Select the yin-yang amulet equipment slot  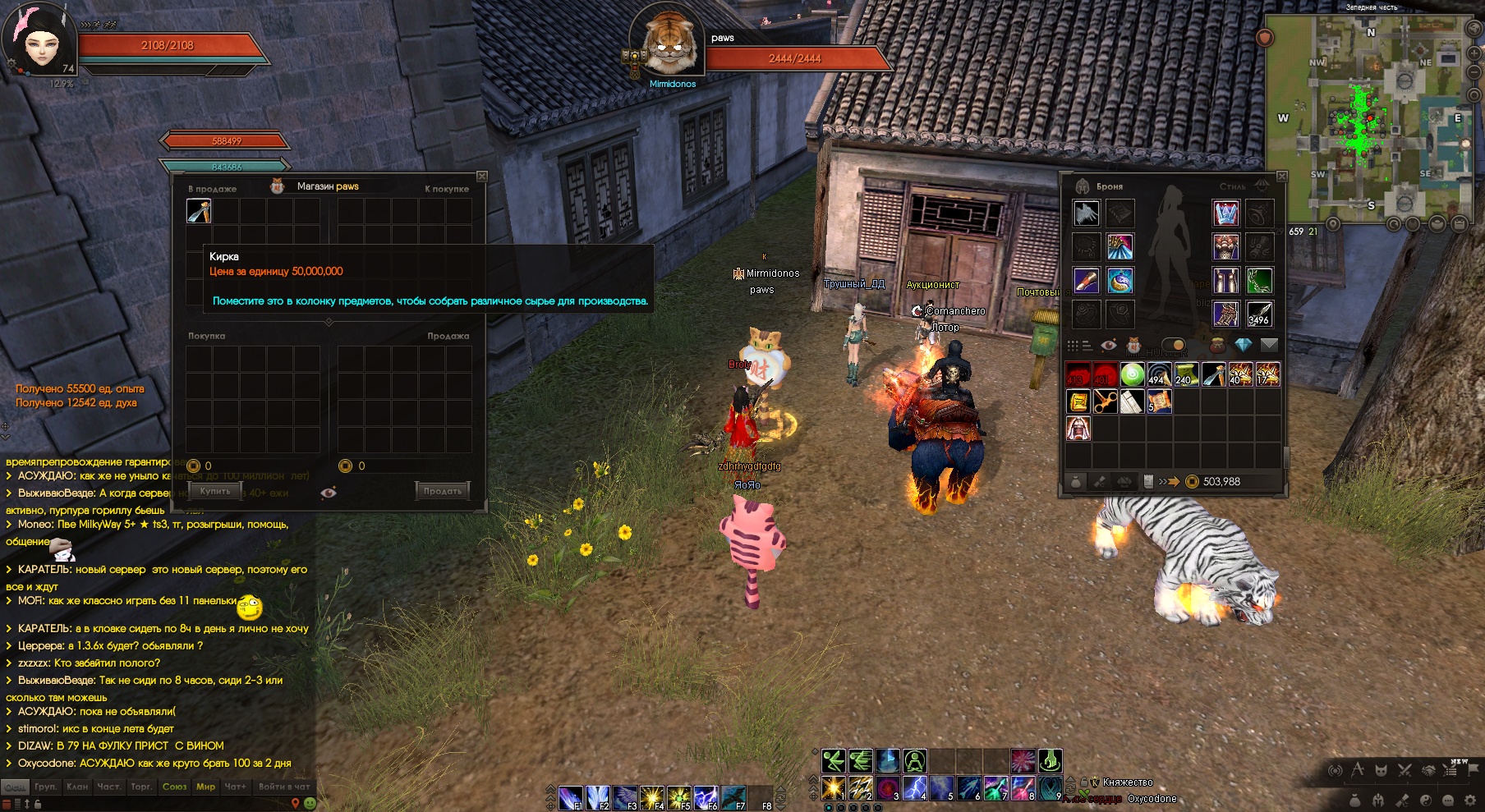(1120, 281)
